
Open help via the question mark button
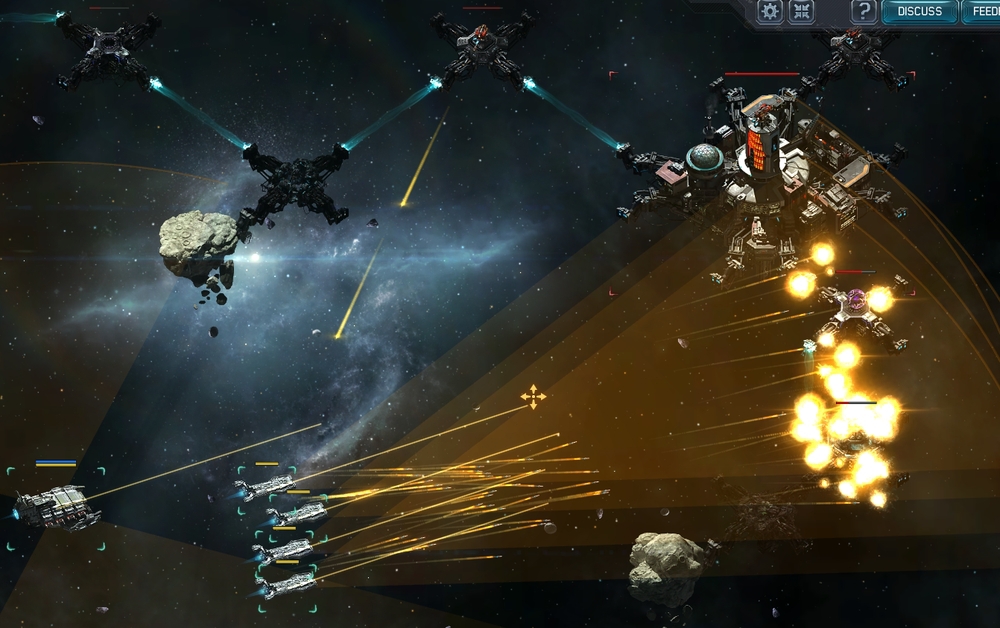[863, 12]
